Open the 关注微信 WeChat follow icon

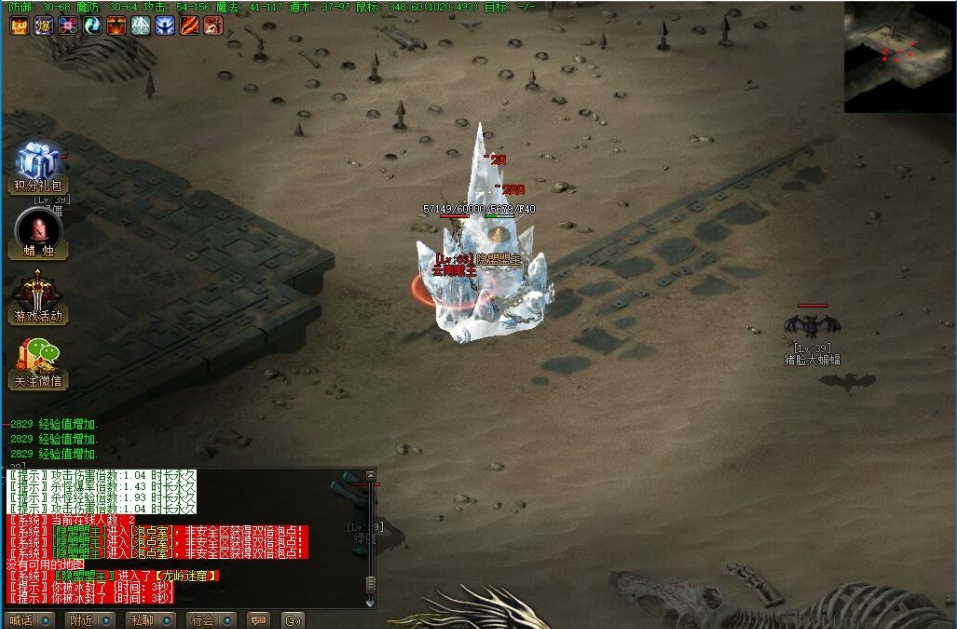click(38, 361)
